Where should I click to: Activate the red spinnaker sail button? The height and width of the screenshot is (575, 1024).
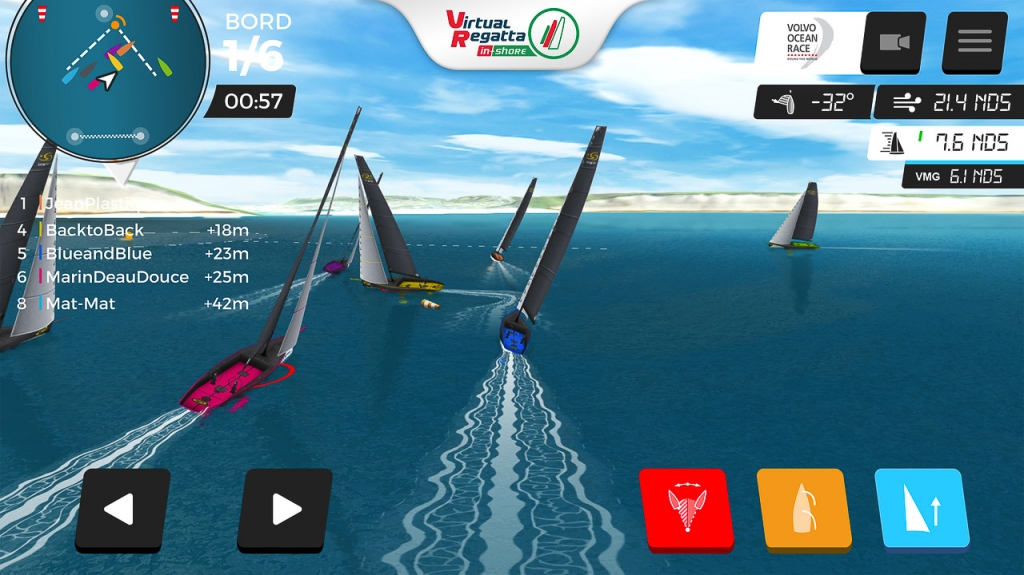click(x=686, y=509)
